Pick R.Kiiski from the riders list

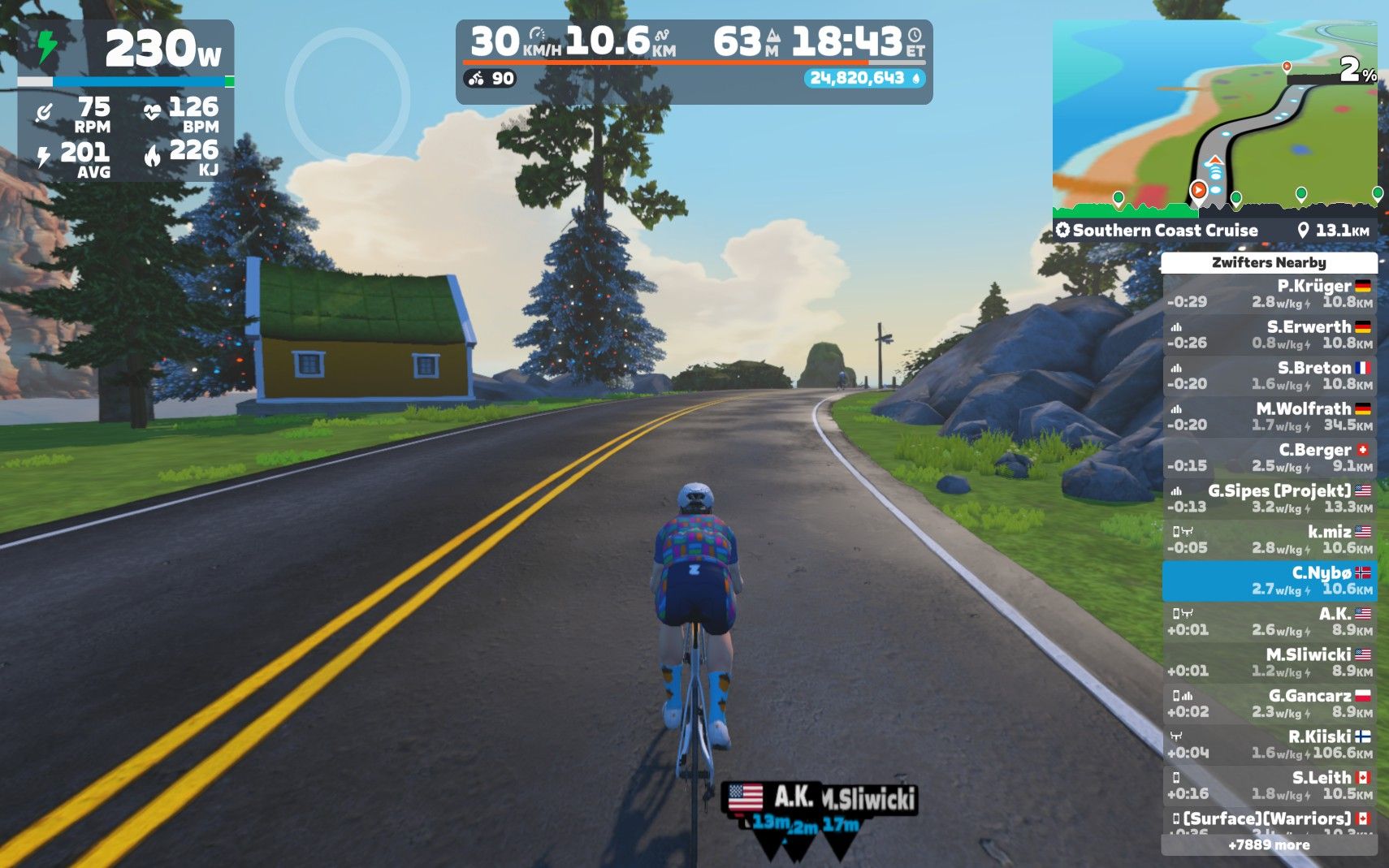pyautogui.click(x=1269, y=745)
